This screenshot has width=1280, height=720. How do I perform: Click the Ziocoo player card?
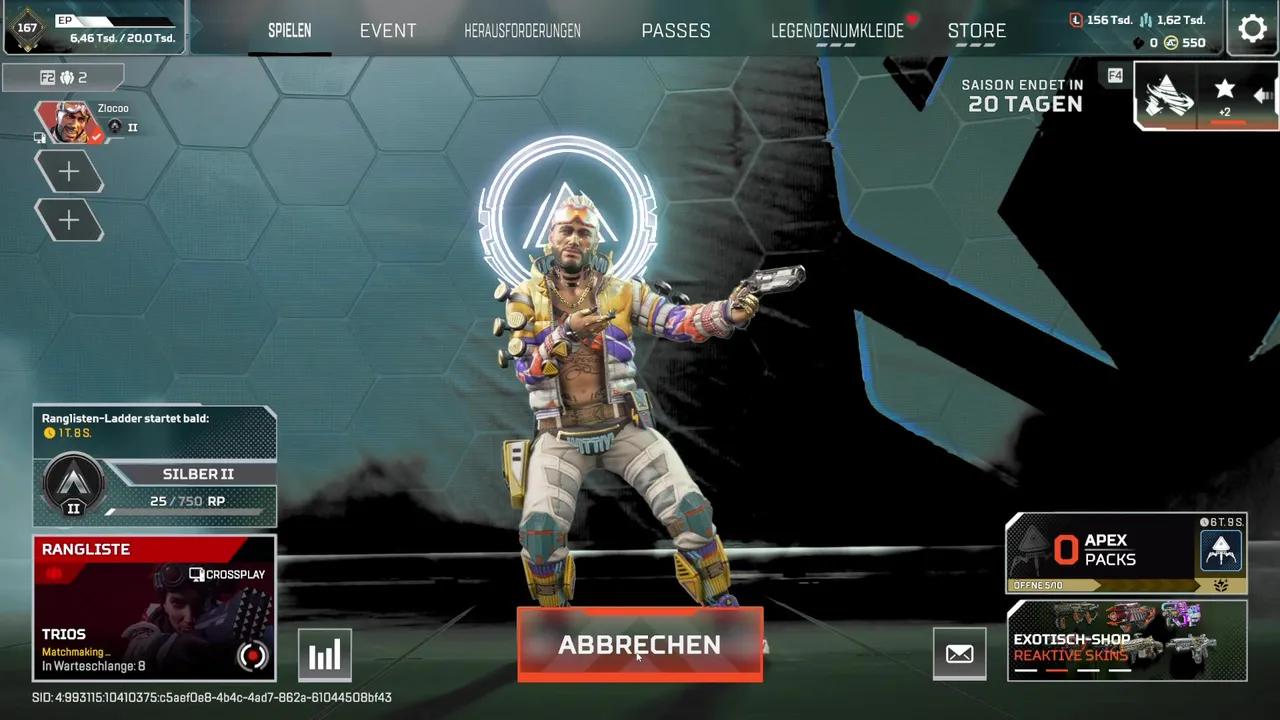pyautogui.click(x=85, y=122)
